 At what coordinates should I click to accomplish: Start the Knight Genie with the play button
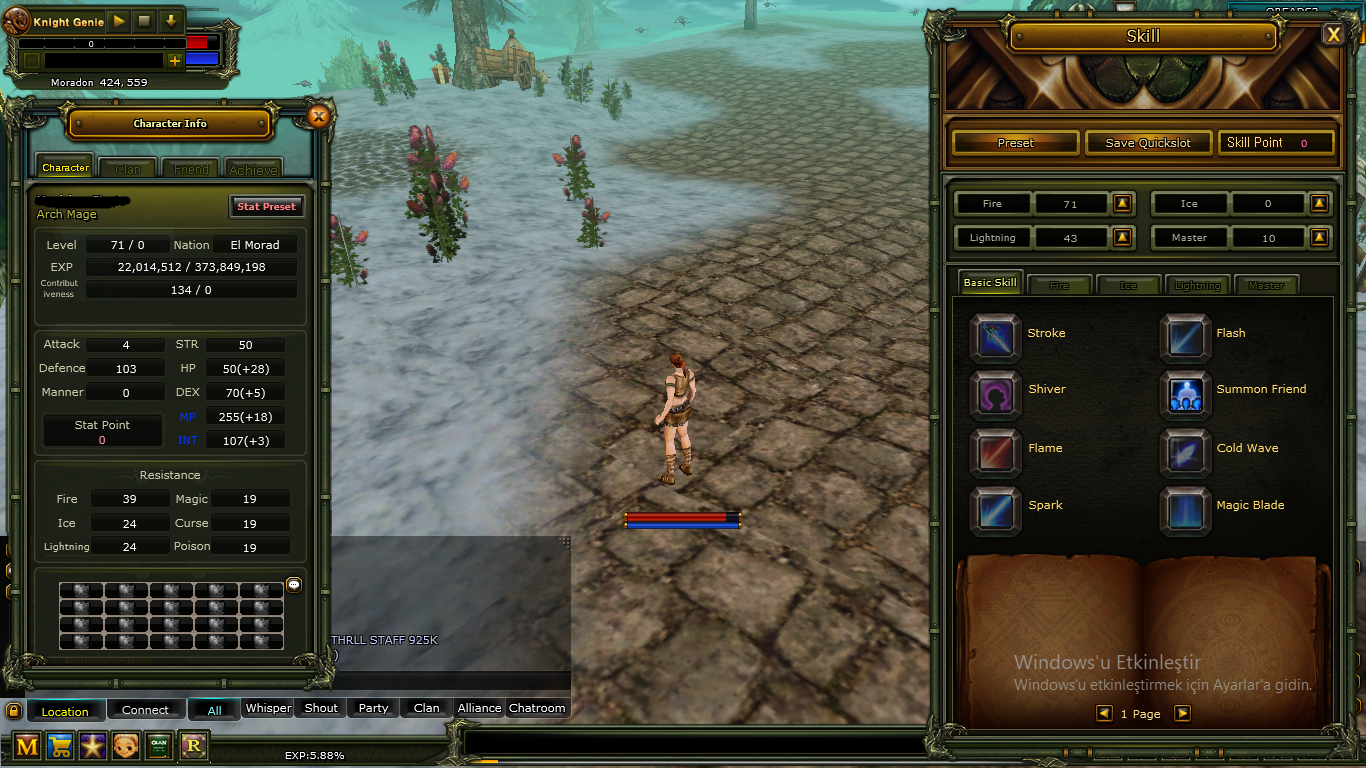117,20
